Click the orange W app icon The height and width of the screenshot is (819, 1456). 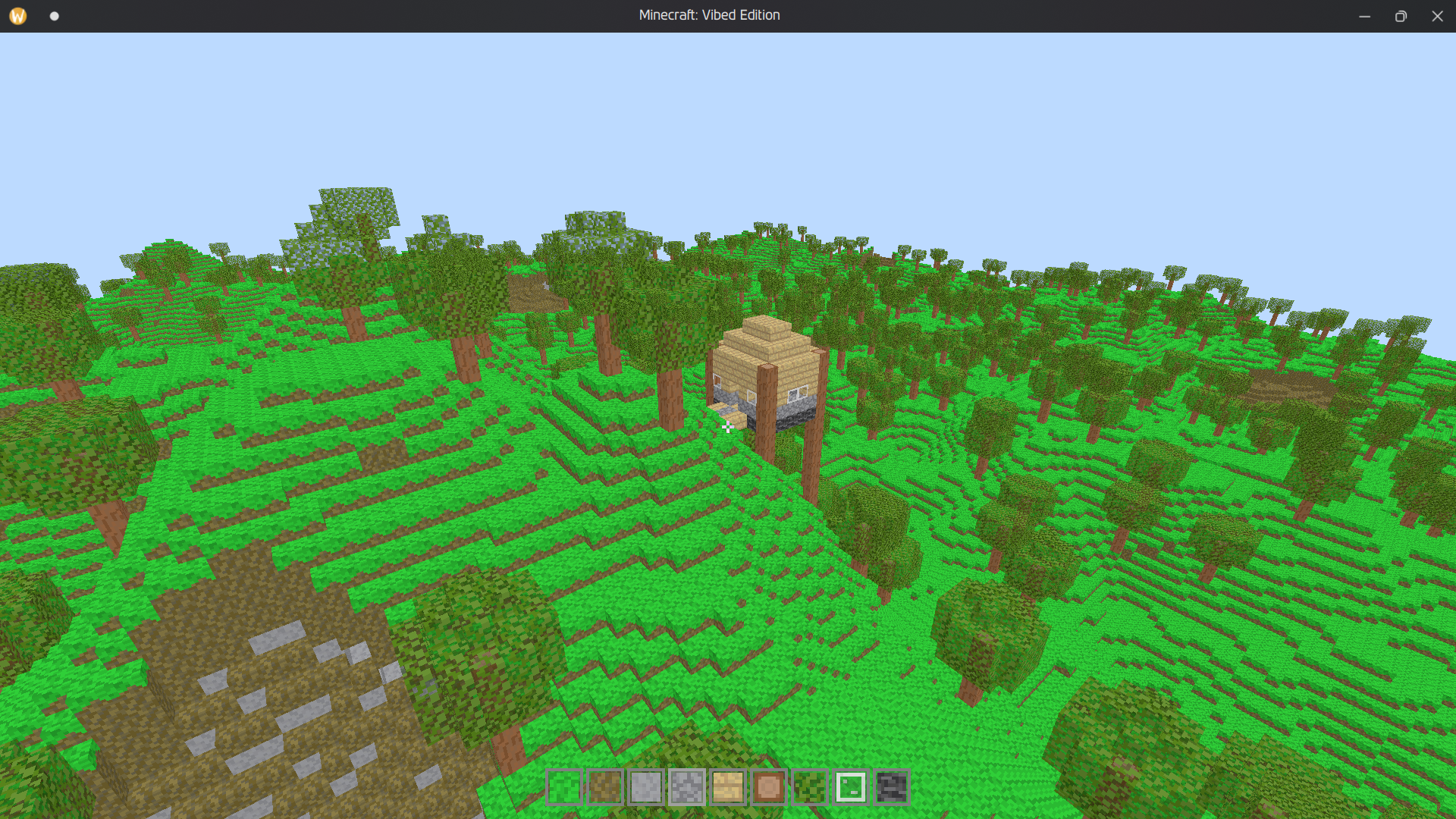pyautogui.click(x=17, y=15)
